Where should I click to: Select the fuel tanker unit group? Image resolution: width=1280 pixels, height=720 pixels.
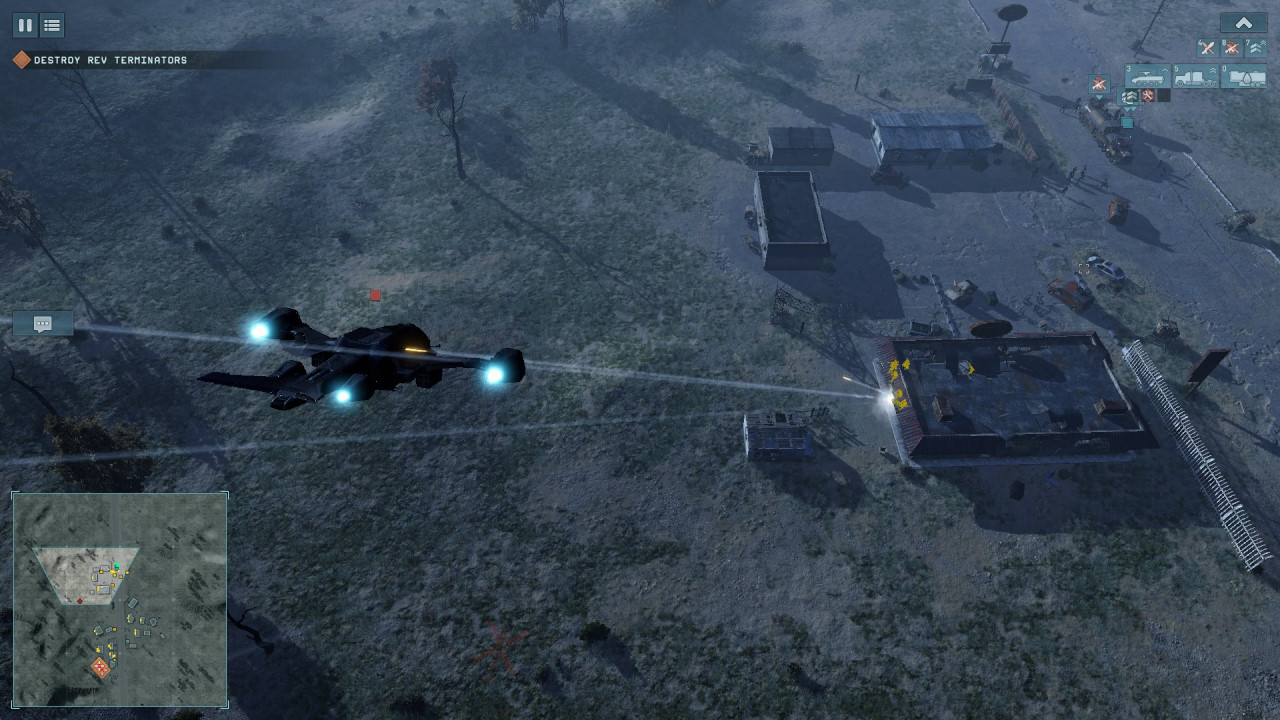(x=1243, y=77)
